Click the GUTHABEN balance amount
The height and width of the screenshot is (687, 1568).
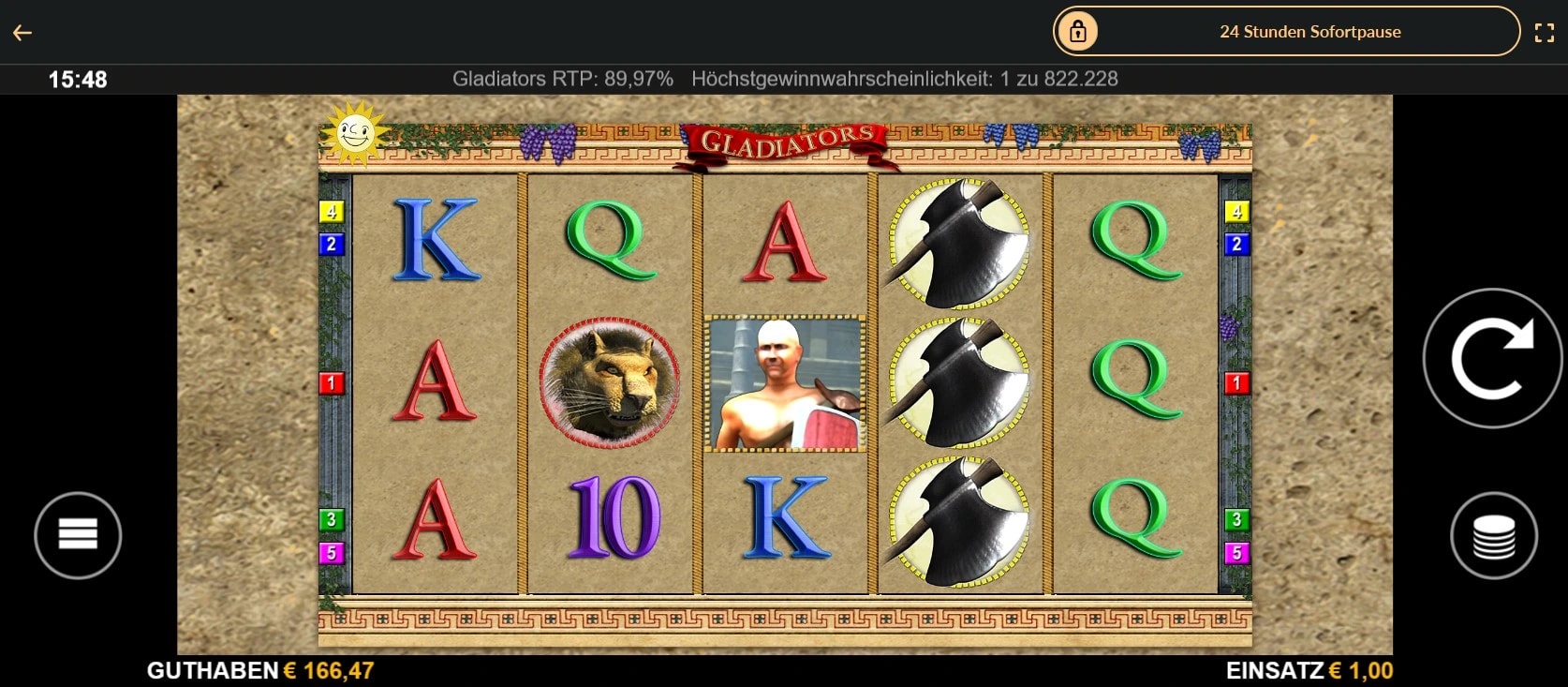click(326, 670)
